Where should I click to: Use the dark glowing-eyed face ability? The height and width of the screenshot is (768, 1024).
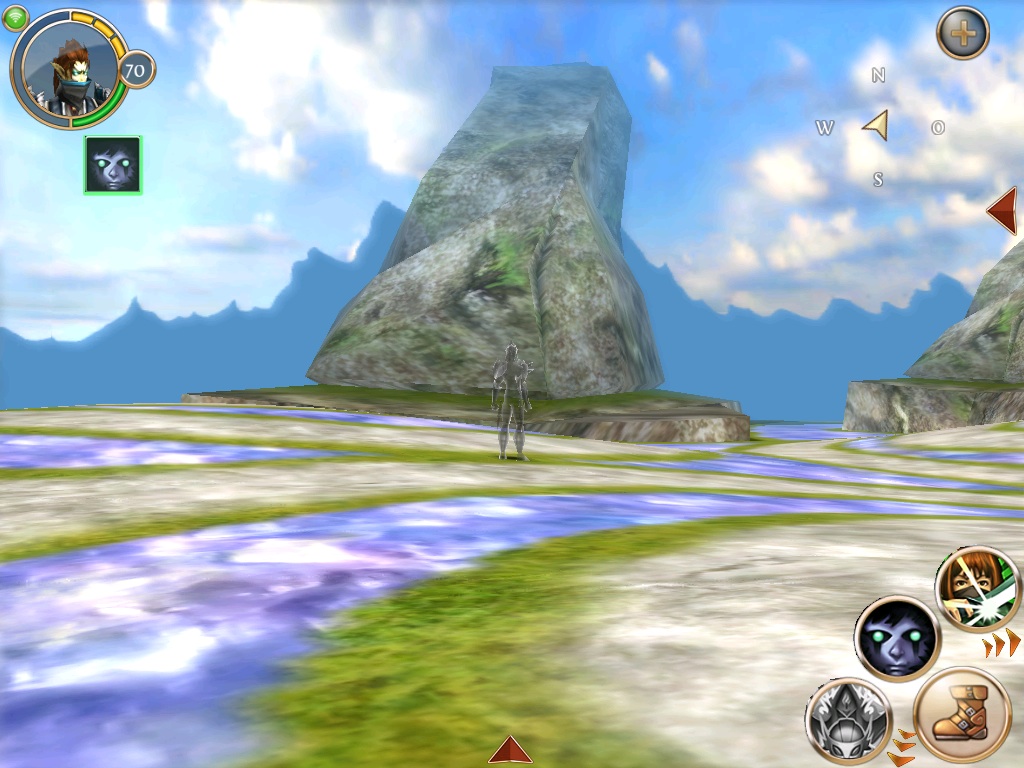(896, 638)
